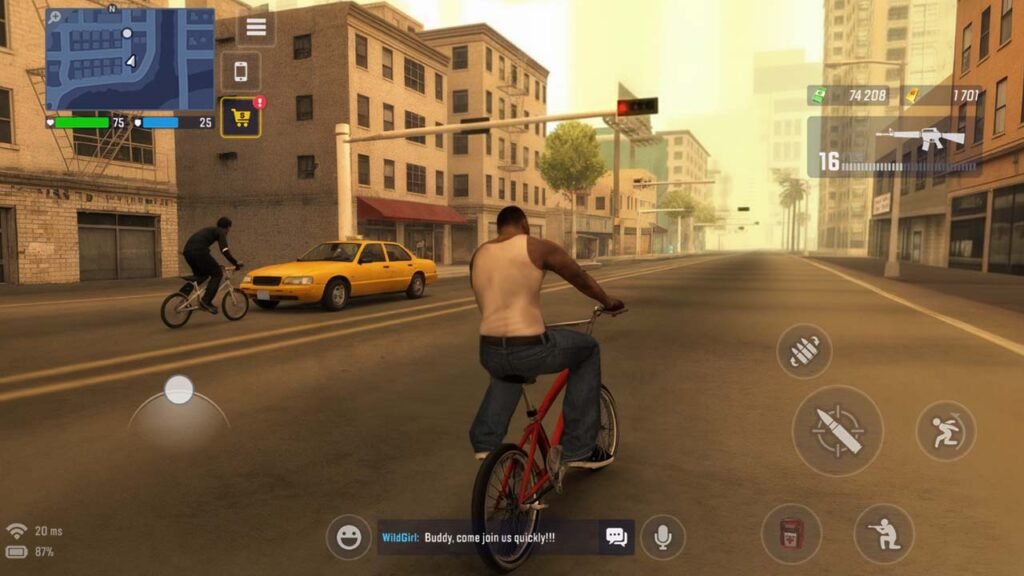Viewport: 1024px width, 576px height.
Task: Open the three-line hamburger menu
Action: 256,27
